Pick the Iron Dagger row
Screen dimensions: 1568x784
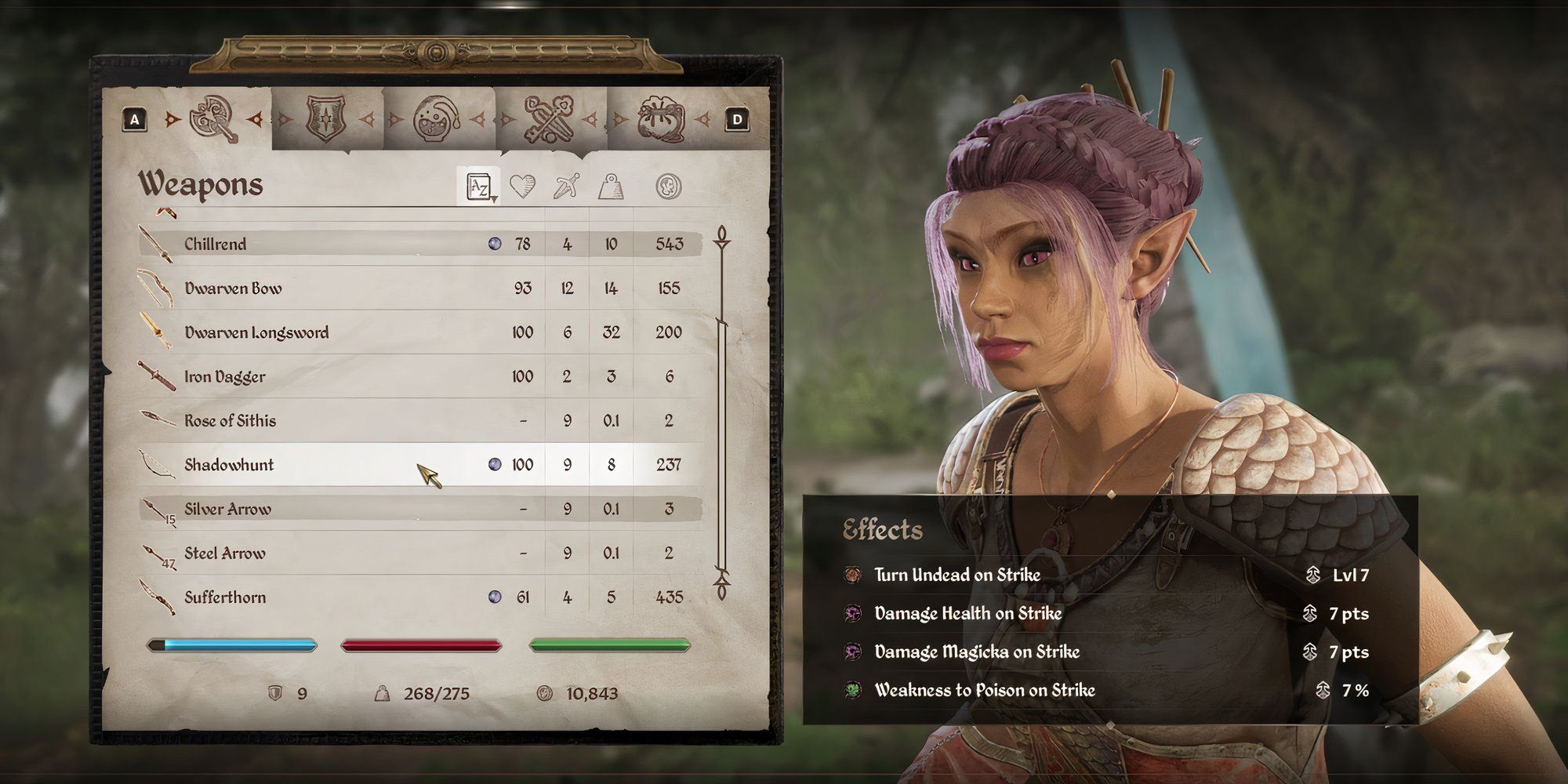point(225,377)
